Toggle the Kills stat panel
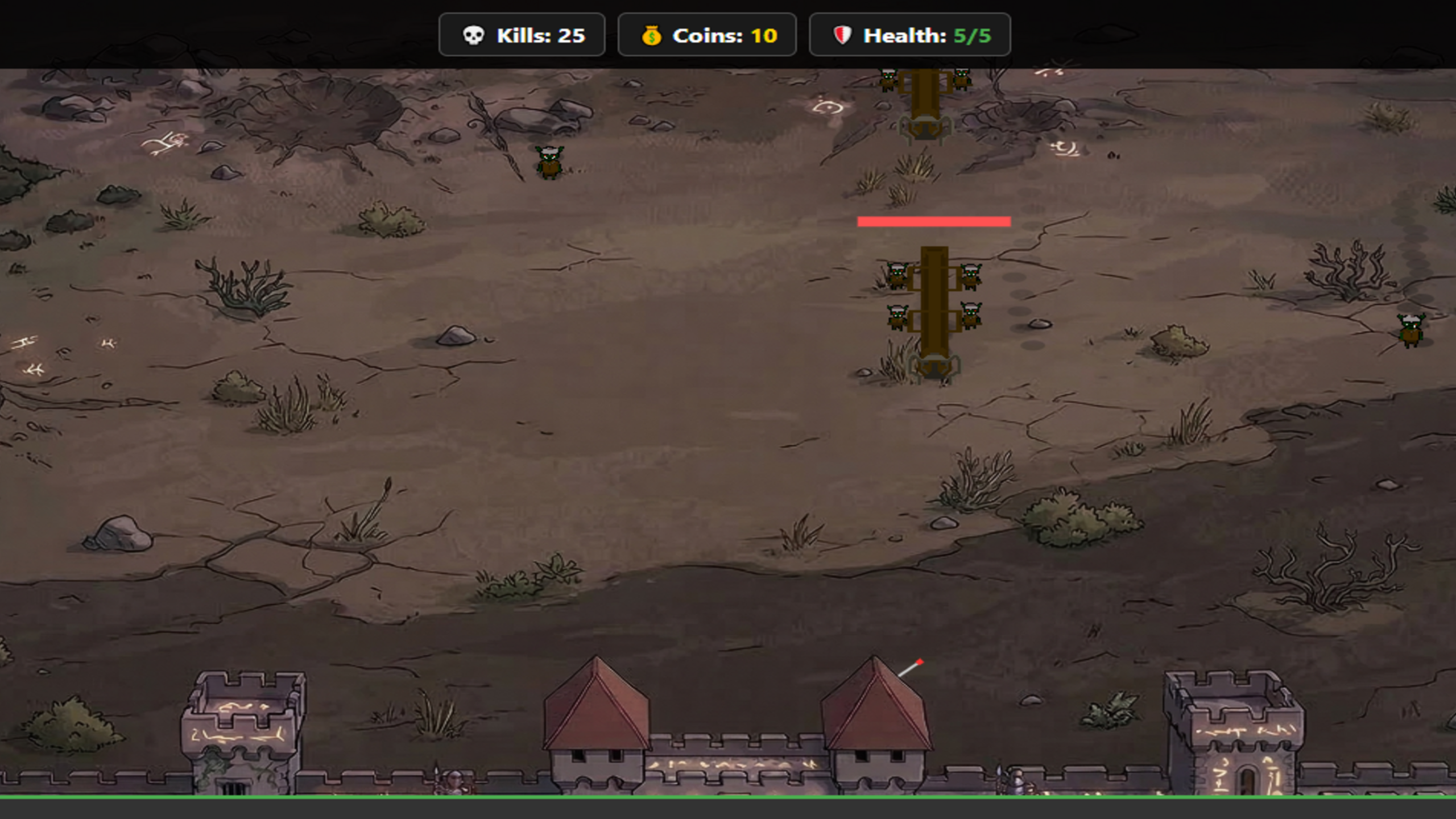 click(522, 35)
